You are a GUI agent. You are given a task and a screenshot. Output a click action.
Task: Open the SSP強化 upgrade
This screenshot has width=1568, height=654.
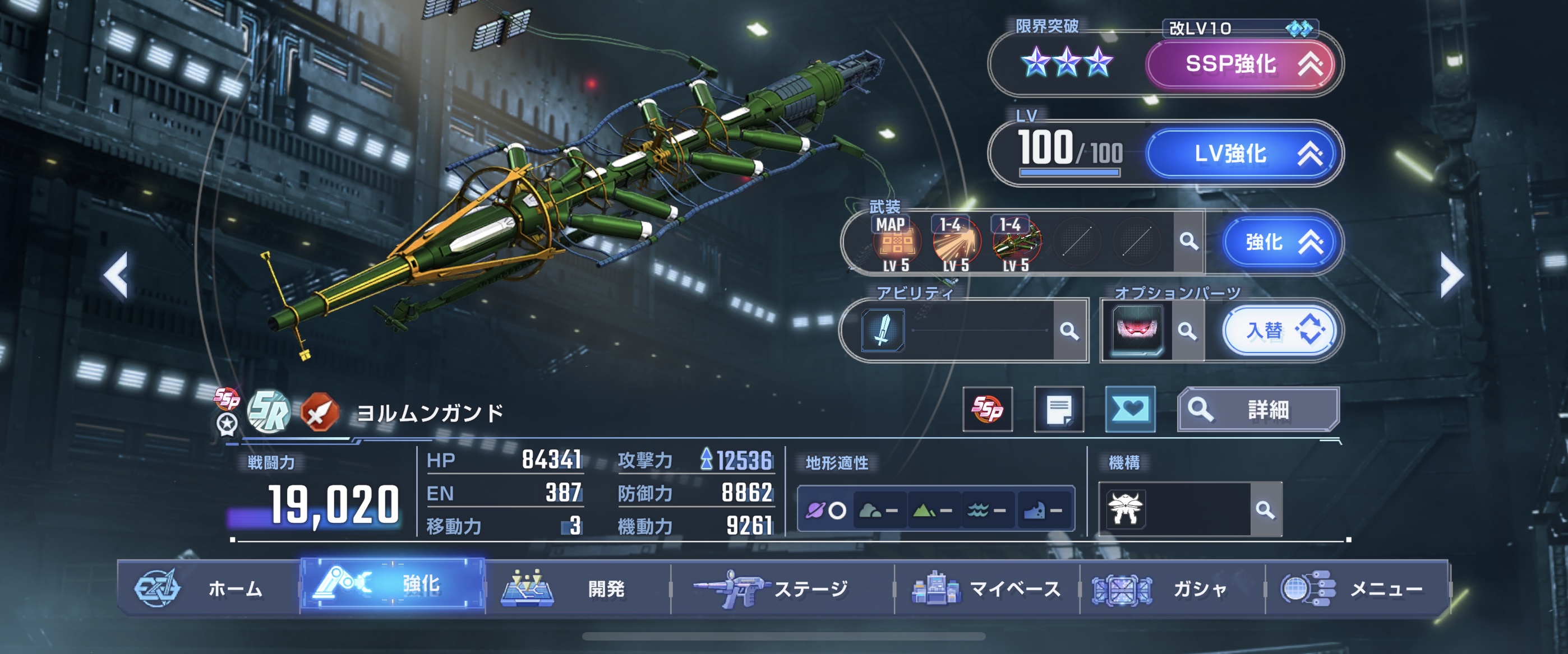1242,64
